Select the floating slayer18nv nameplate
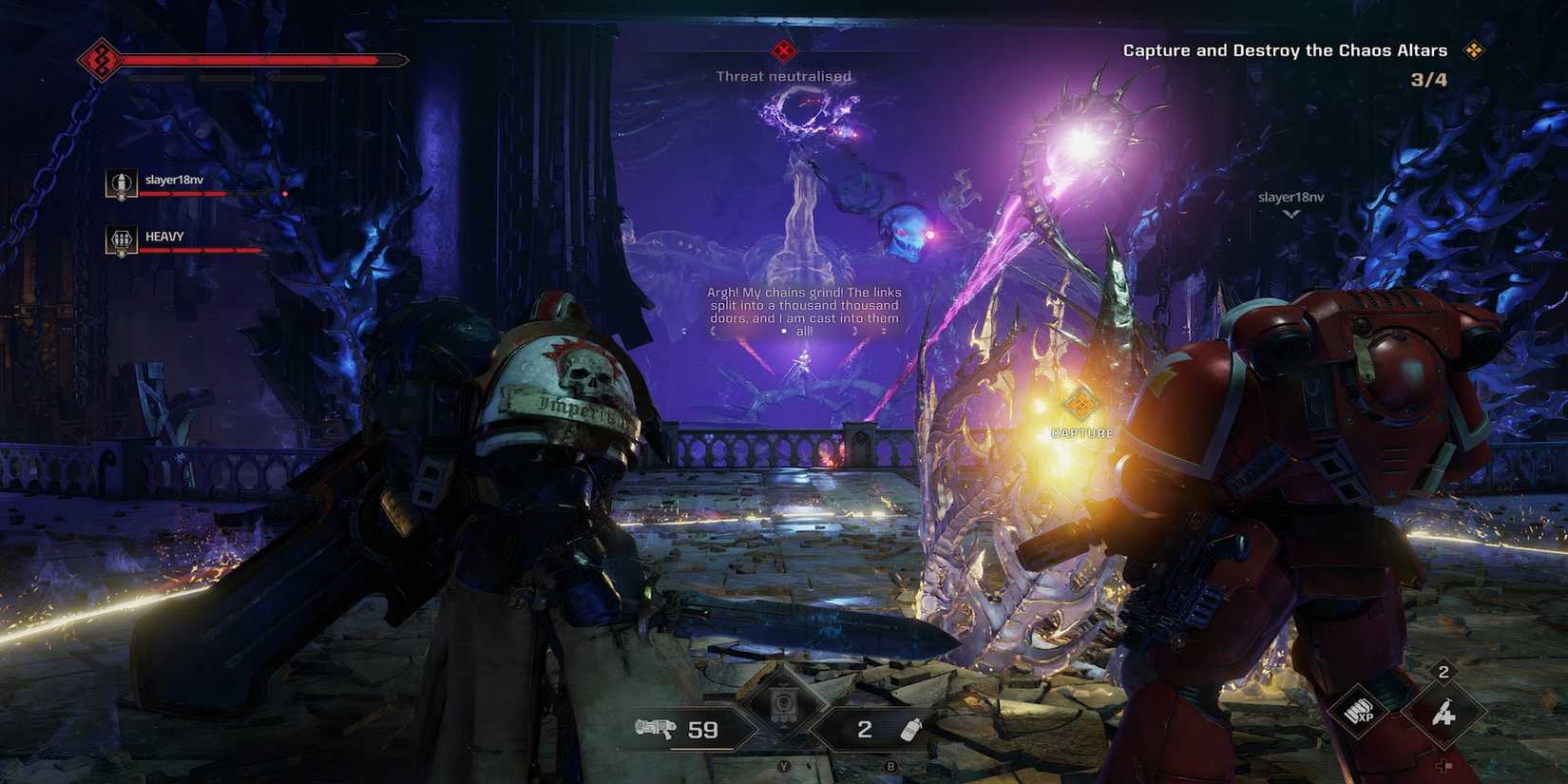 (x=1291, y=198)
